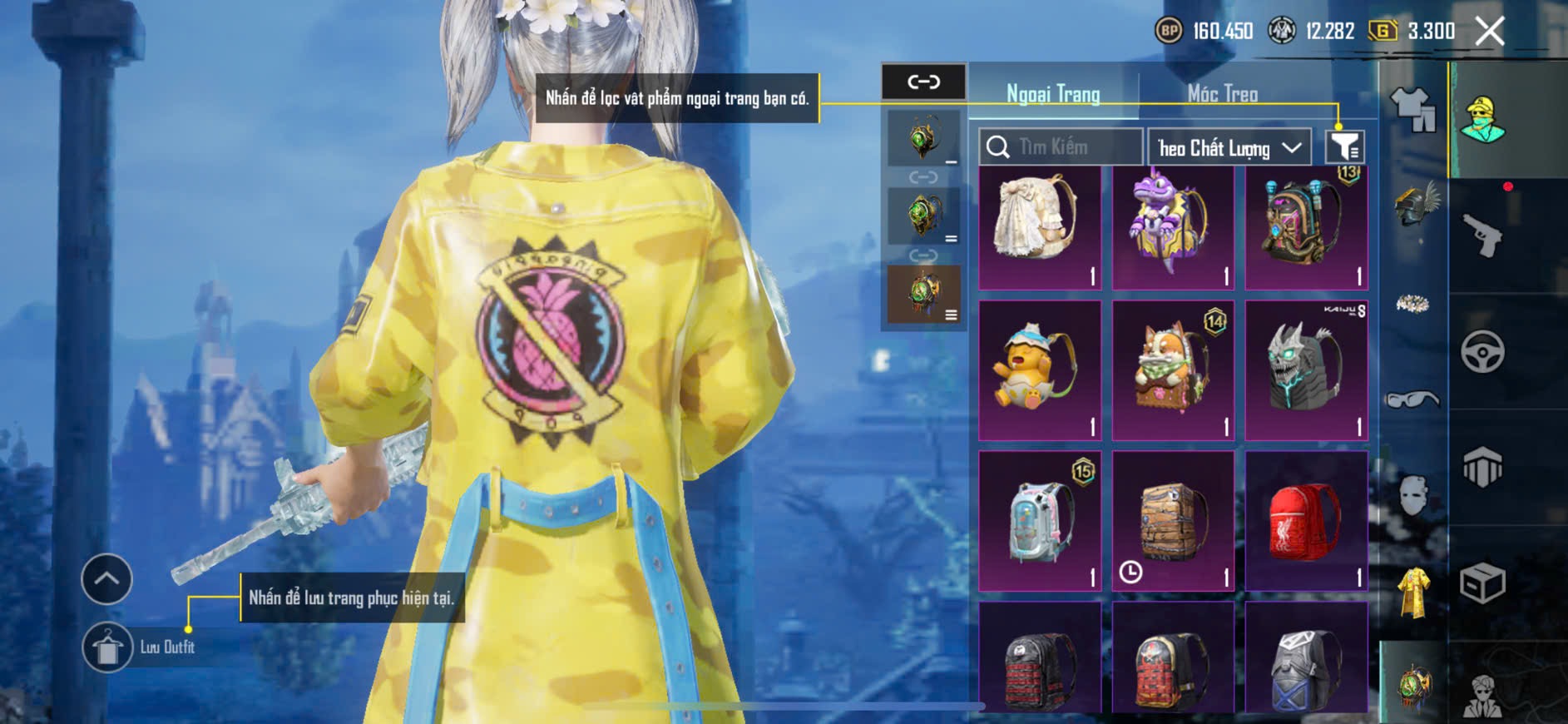
Task: Open the Theo Chất Lượng sort dropdown
Action: click(x=1229, y=148)
